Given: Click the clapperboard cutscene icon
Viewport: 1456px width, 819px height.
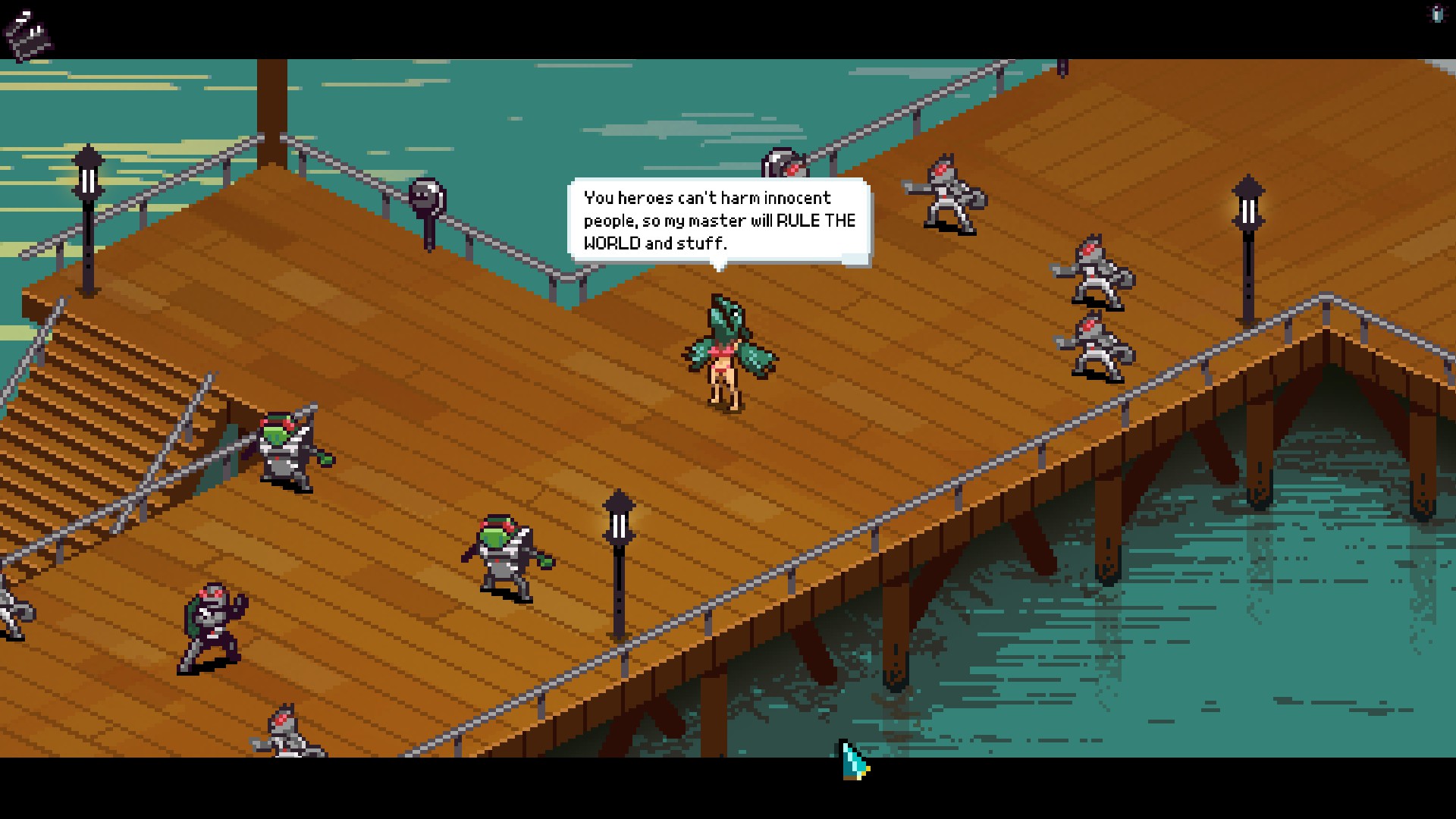Looking at the screenshot, I should click(x=28, y=33).
